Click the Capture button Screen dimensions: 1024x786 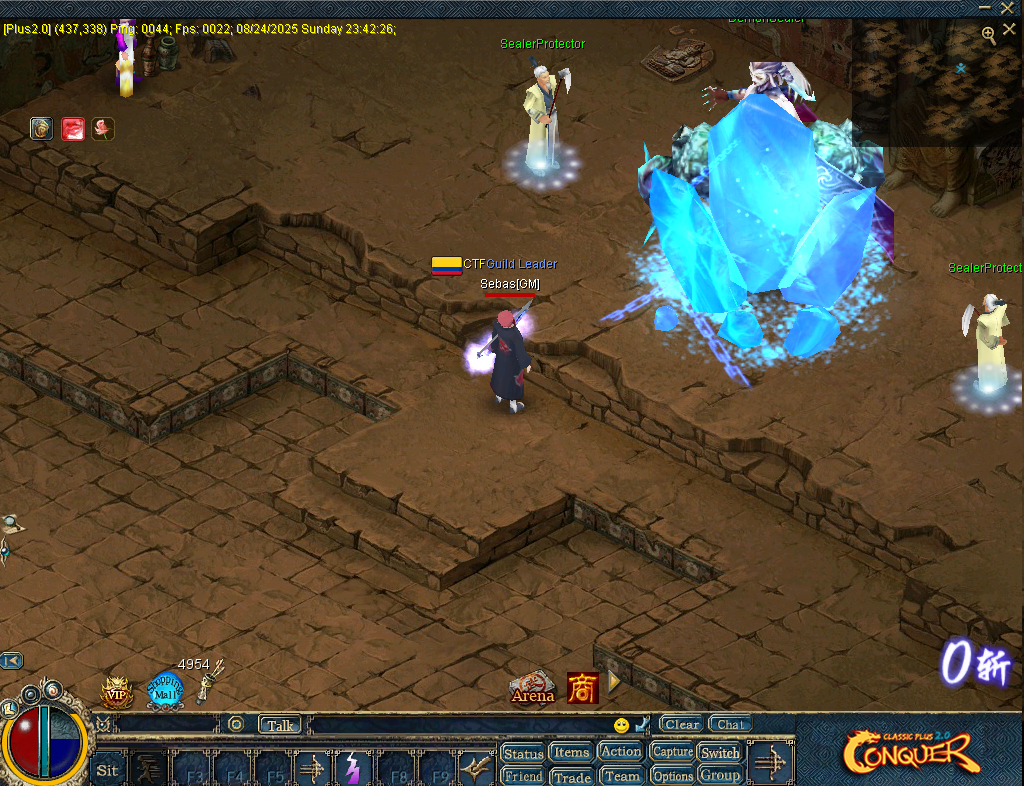[672, 751]
